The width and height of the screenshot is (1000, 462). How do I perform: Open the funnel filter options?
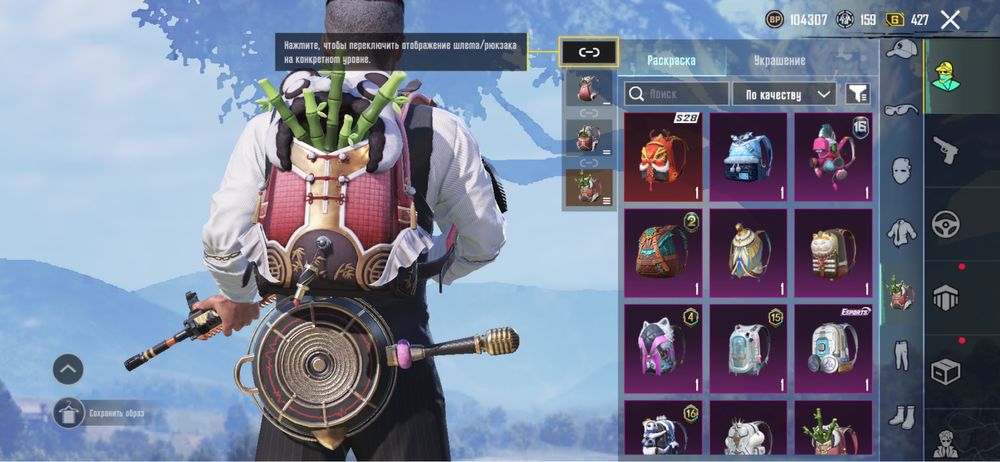[857, 94]
